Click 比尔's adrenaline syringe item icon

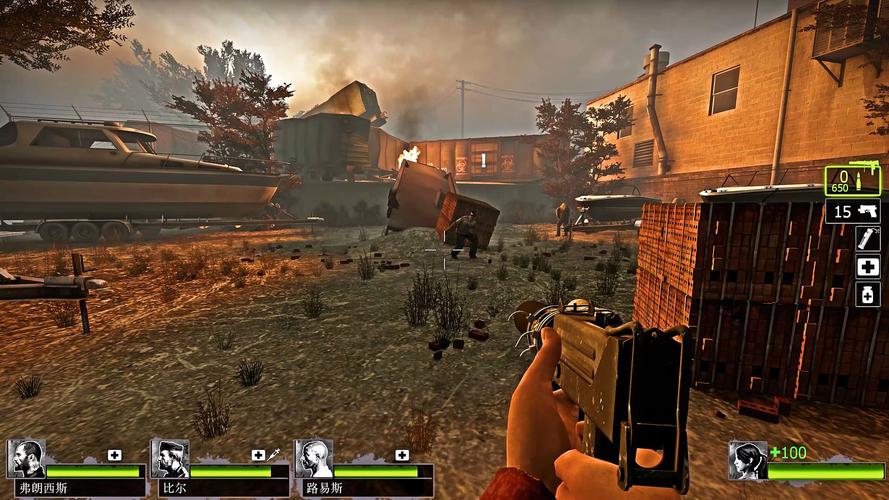tap(273, 455)
